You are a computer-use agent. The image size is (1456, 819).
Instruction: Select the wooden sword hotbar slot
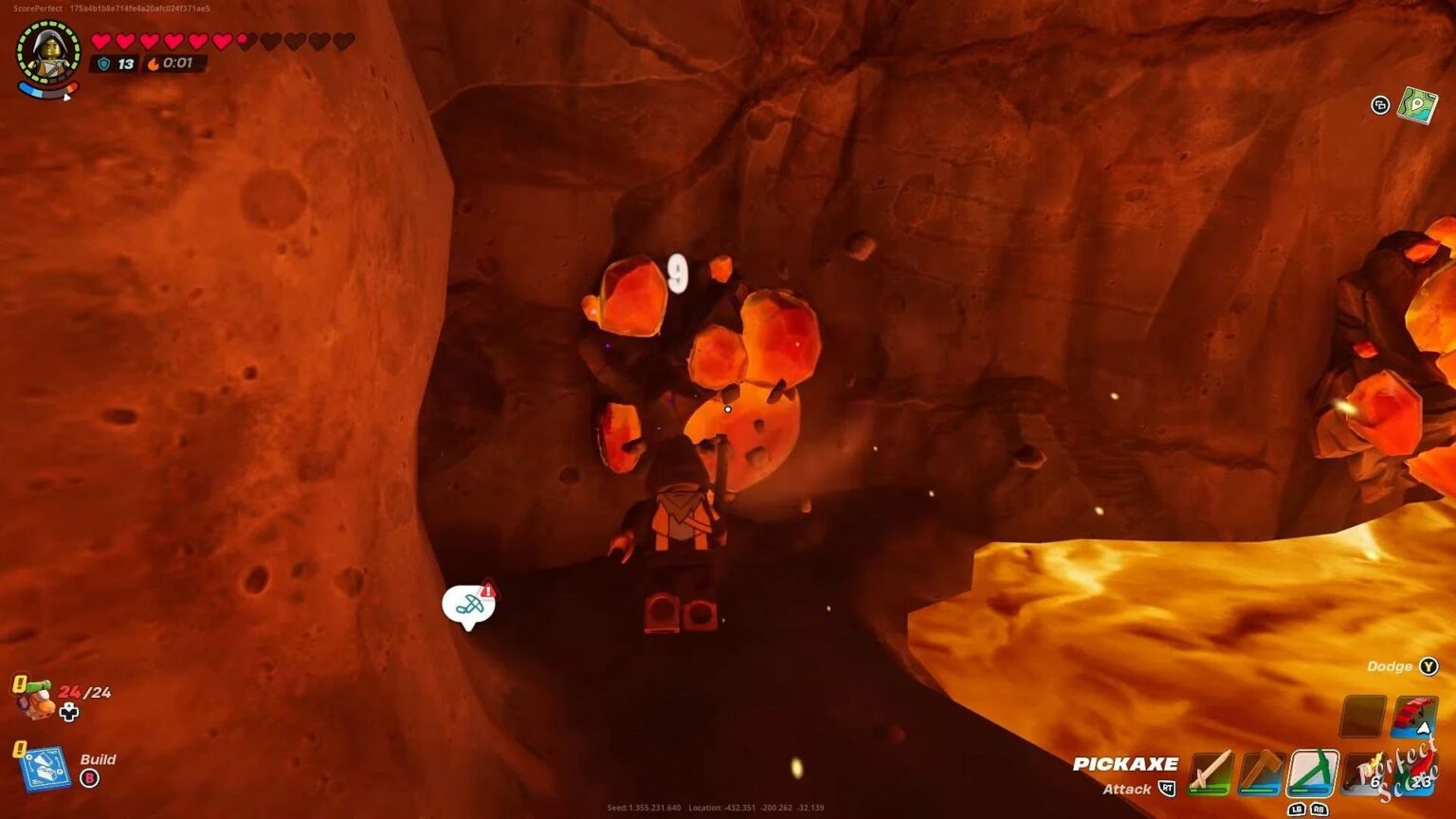[x=1210, y=772]
